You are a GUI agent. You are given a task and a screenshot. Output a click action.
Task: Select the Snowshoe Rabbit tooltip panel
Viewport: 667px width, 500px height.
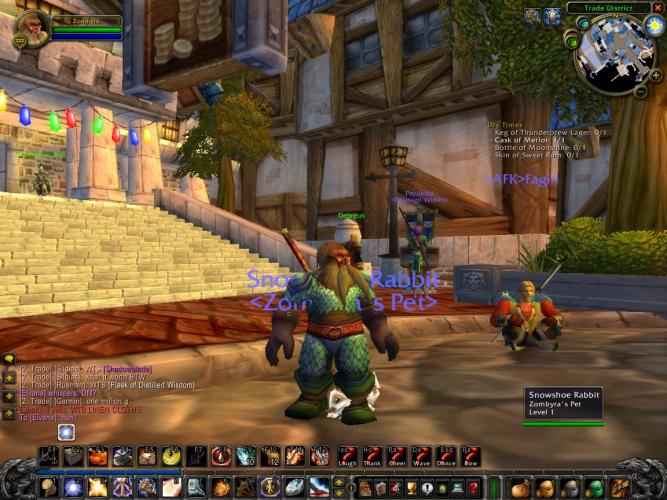click(x=565, y=404)
